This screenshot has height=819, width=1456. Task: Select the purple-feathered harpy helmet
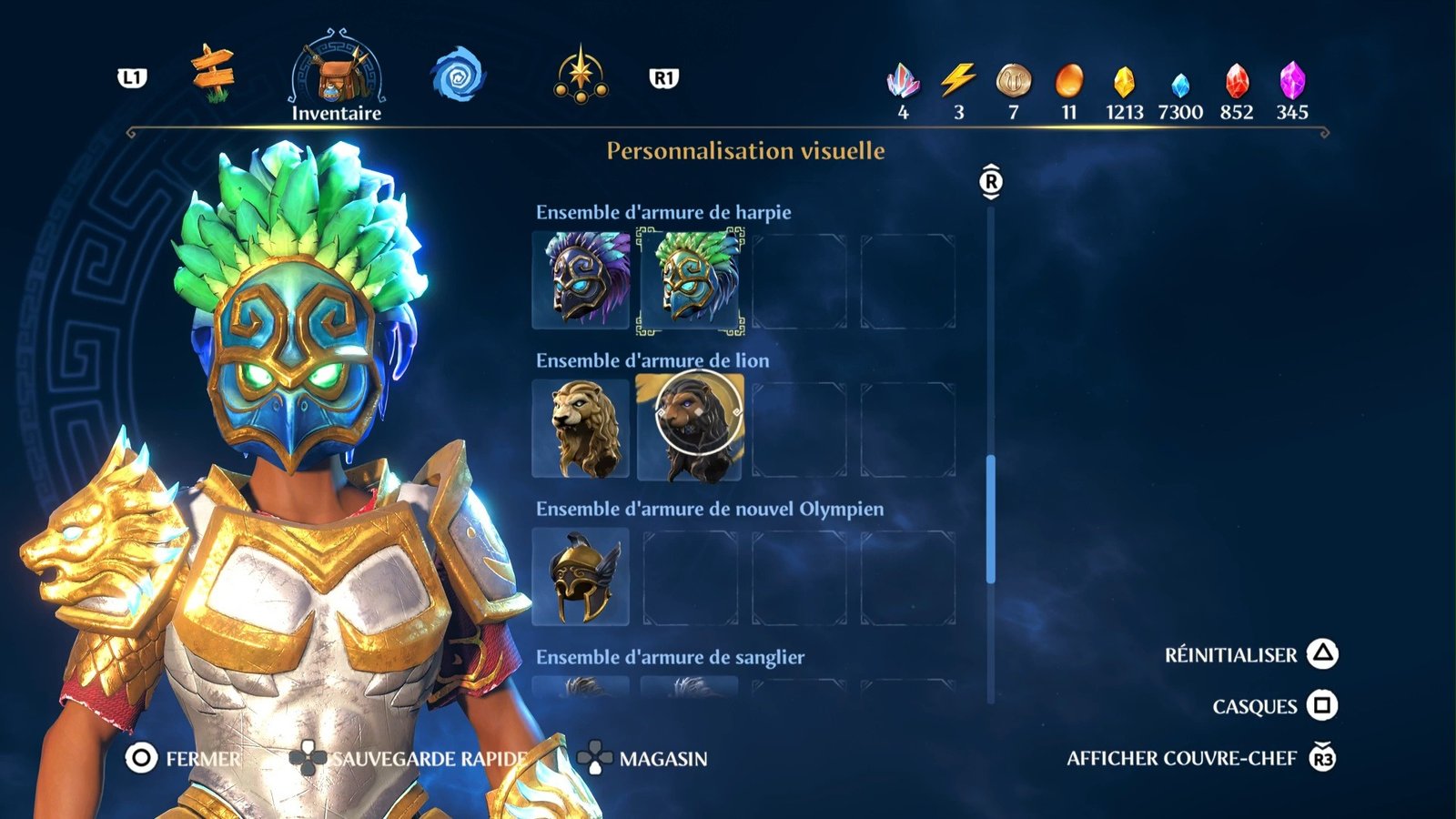581,279
